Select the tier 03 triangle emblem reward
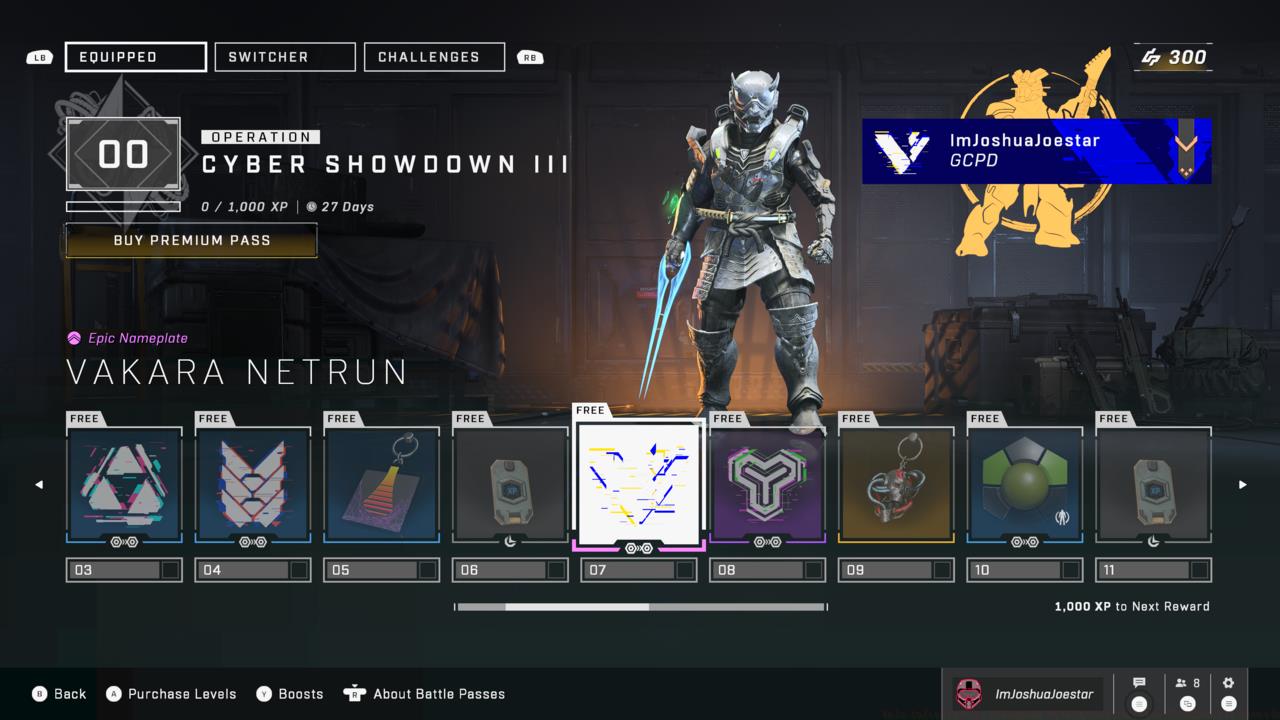This screenshot has width=1280, height=720. pyautogui.click(x=124, y=485)
